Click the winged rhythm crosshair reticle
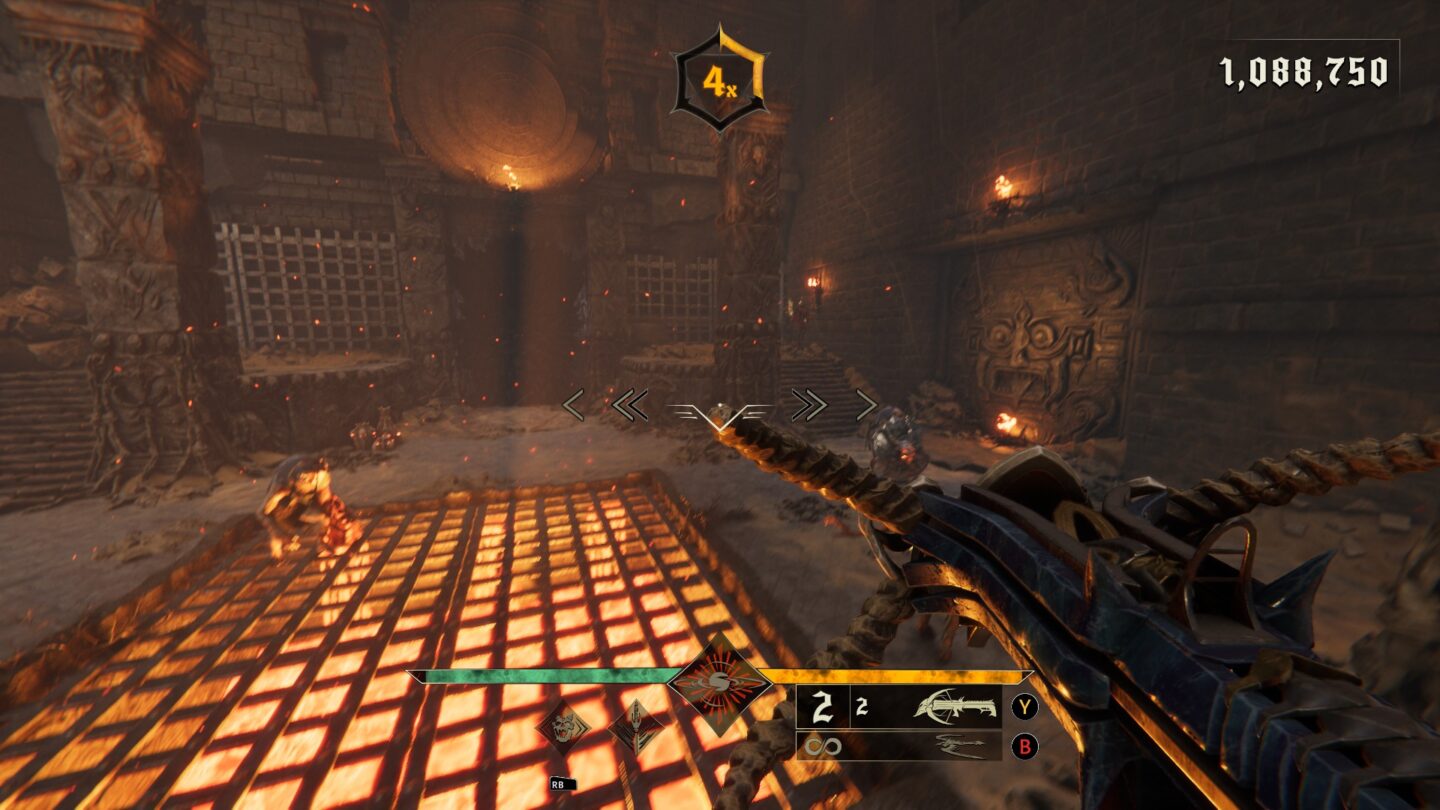The width and height of the screenshot is (1440, 810). point(718,410)
